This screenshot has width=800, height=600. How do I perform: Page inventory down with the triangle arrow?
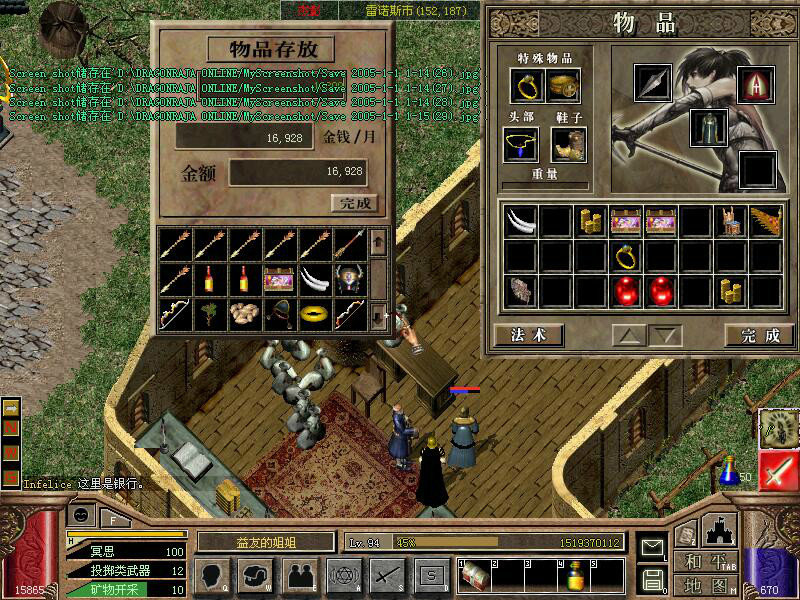click(x=664, y=335)
